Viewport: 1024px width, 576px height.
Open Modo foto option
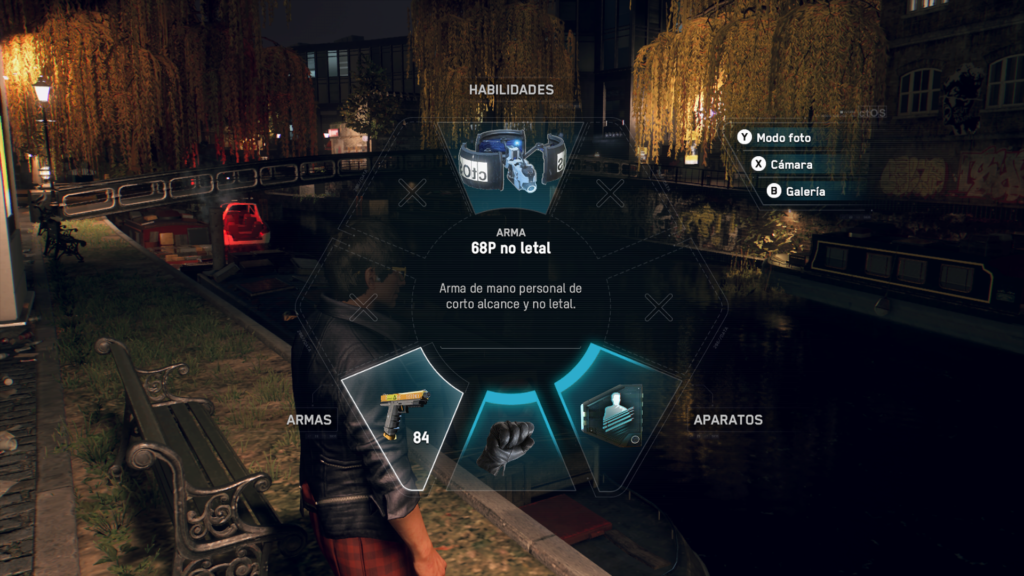[x=781, y=137]
